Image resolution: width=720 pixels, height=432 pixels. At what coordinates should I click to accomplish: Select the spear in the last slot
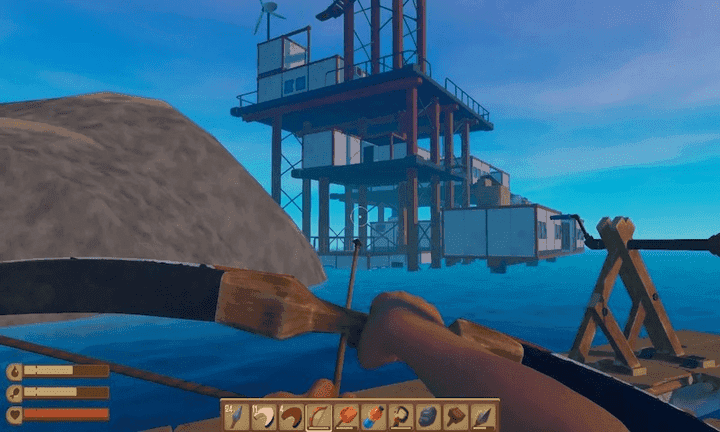pos(484,416)
